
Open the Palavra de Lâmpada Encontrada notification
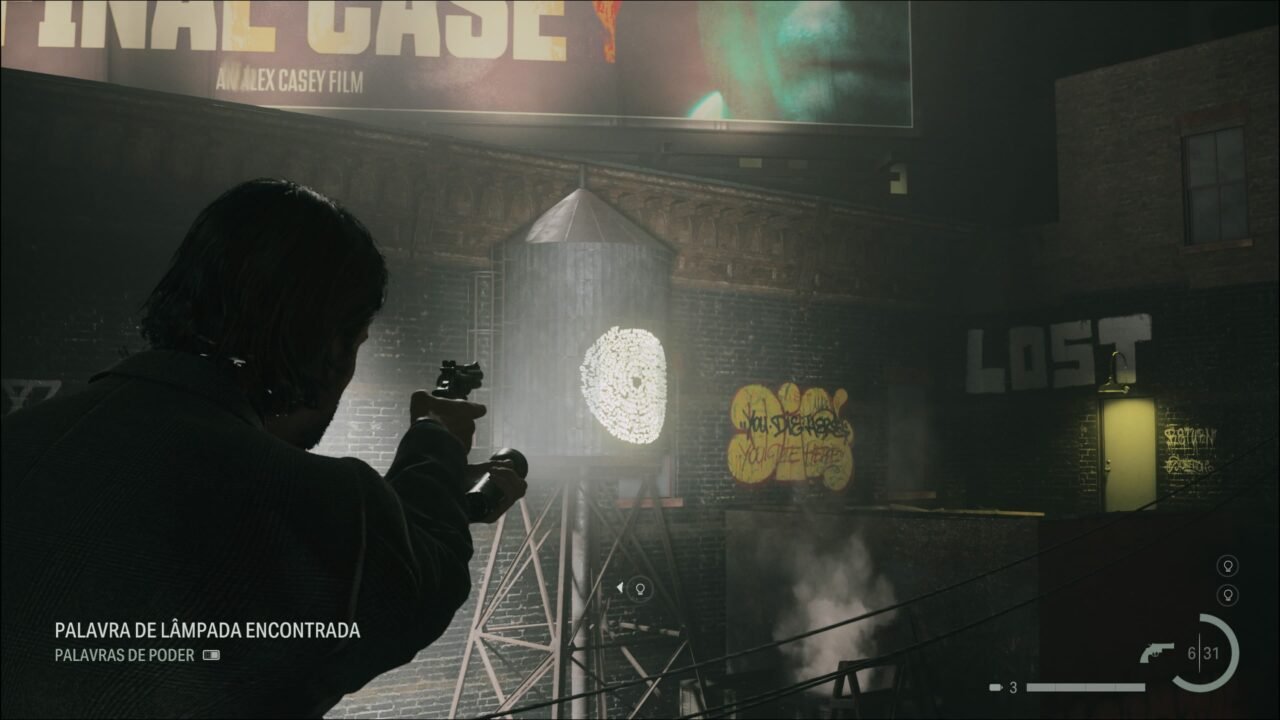pyautogui.click(x=207, y=632)
